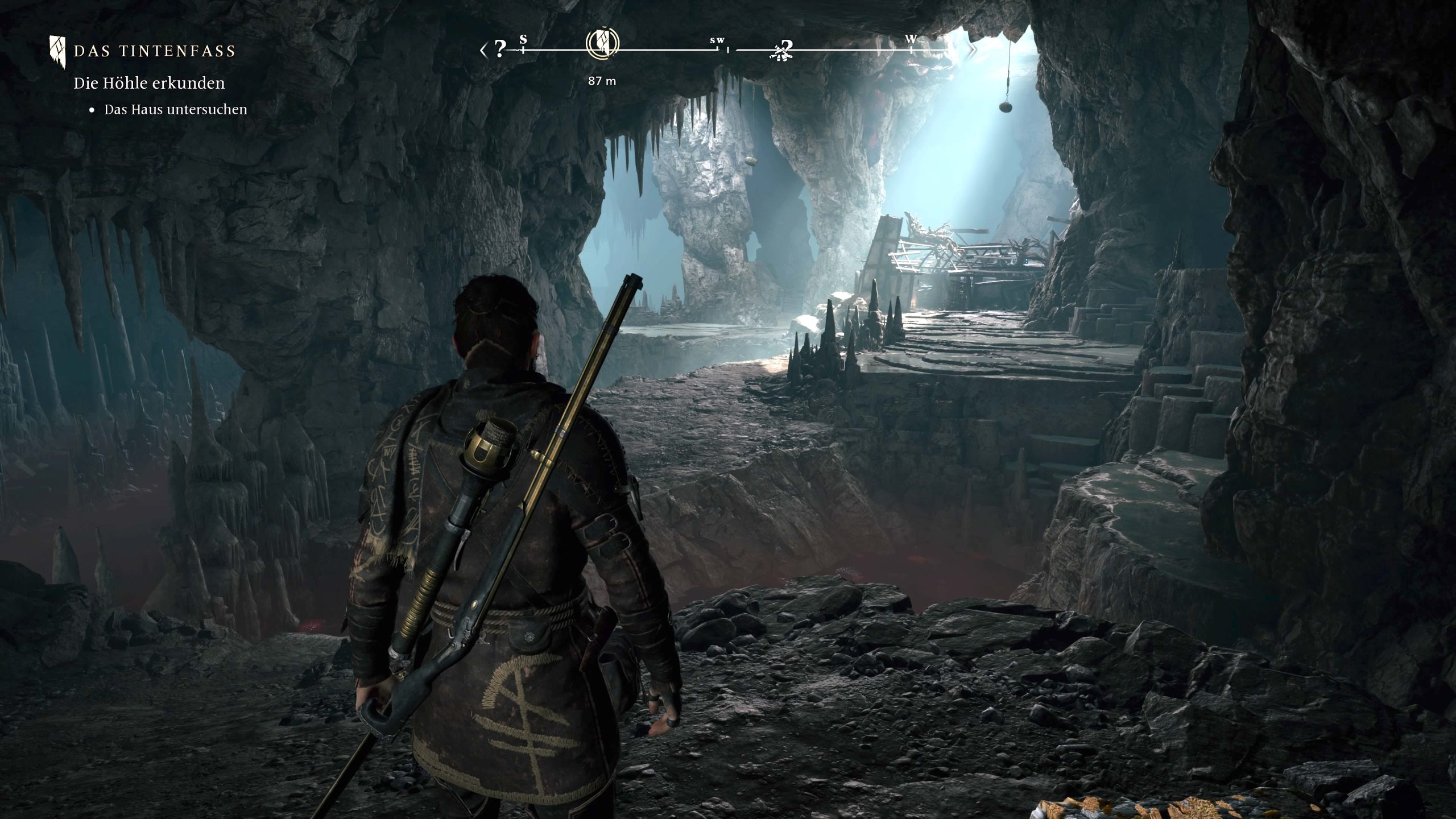Select the sub-objective Das Haus untersuchen
The height and width of the screenshot is (819, 1456).
click(175, 110)
